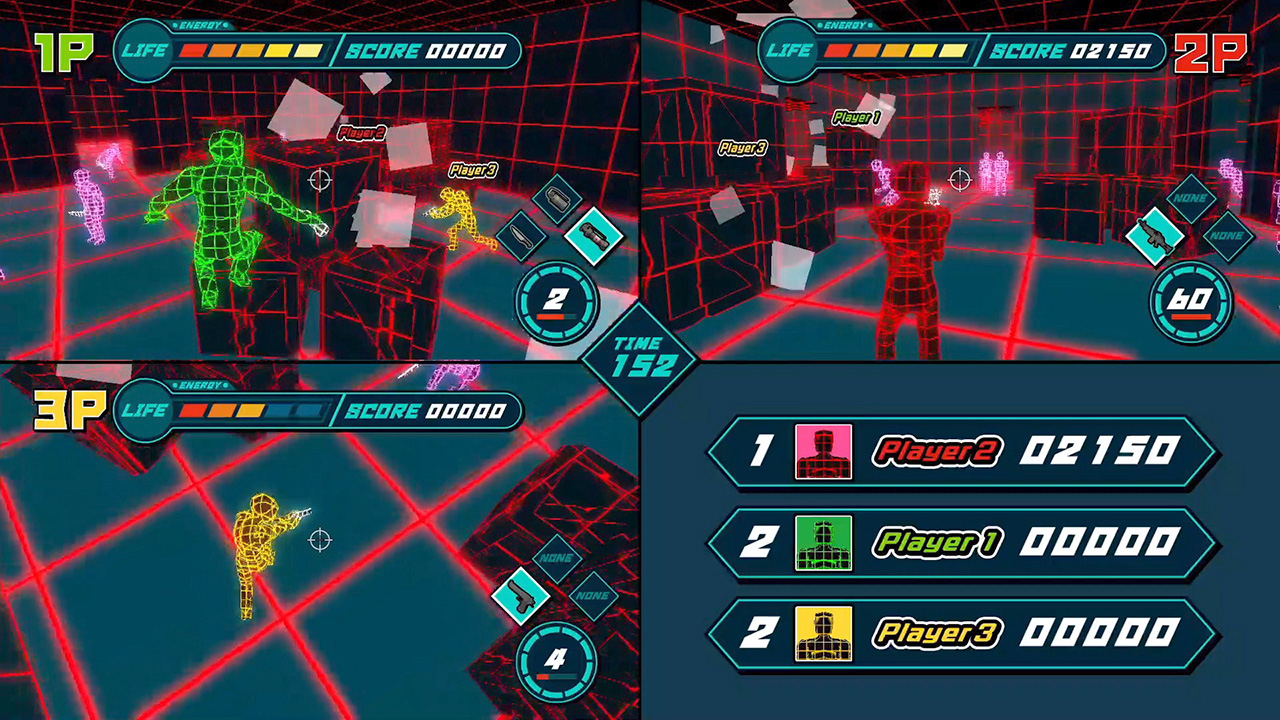Select the upper NONE weapon slot on 2P screen

pyautogui.click(x=1190, y=199)
